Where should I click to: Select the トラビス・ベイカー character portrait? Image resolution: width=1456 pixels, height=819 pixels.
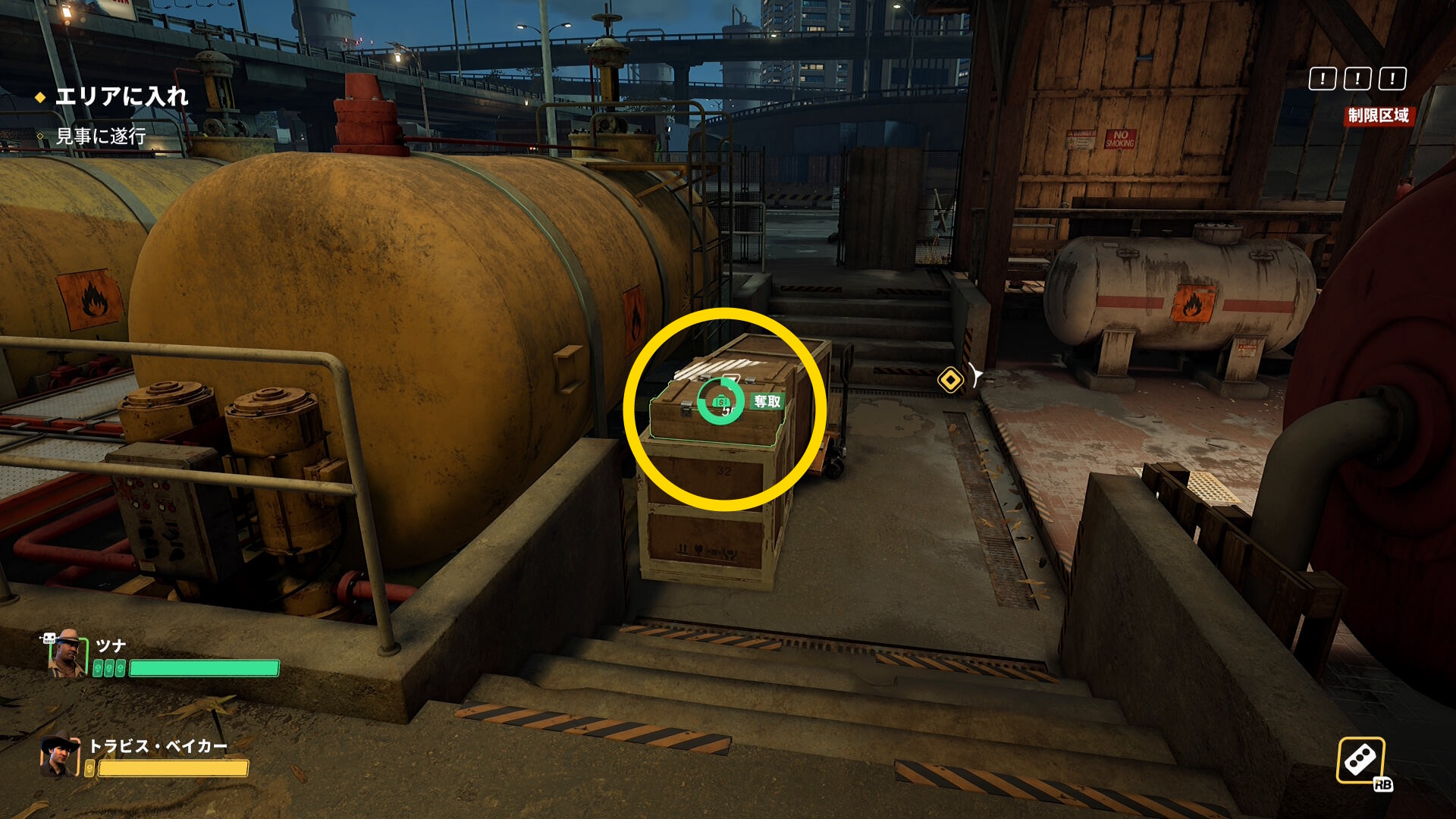click(60, 755)
